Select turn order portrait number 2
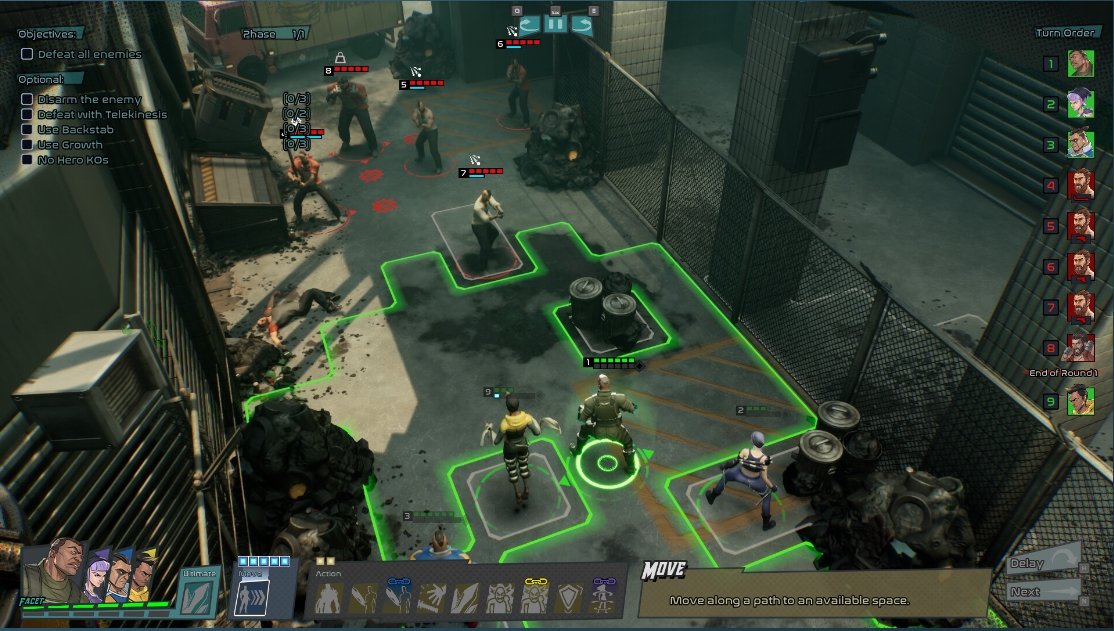 coord(1080,104)
